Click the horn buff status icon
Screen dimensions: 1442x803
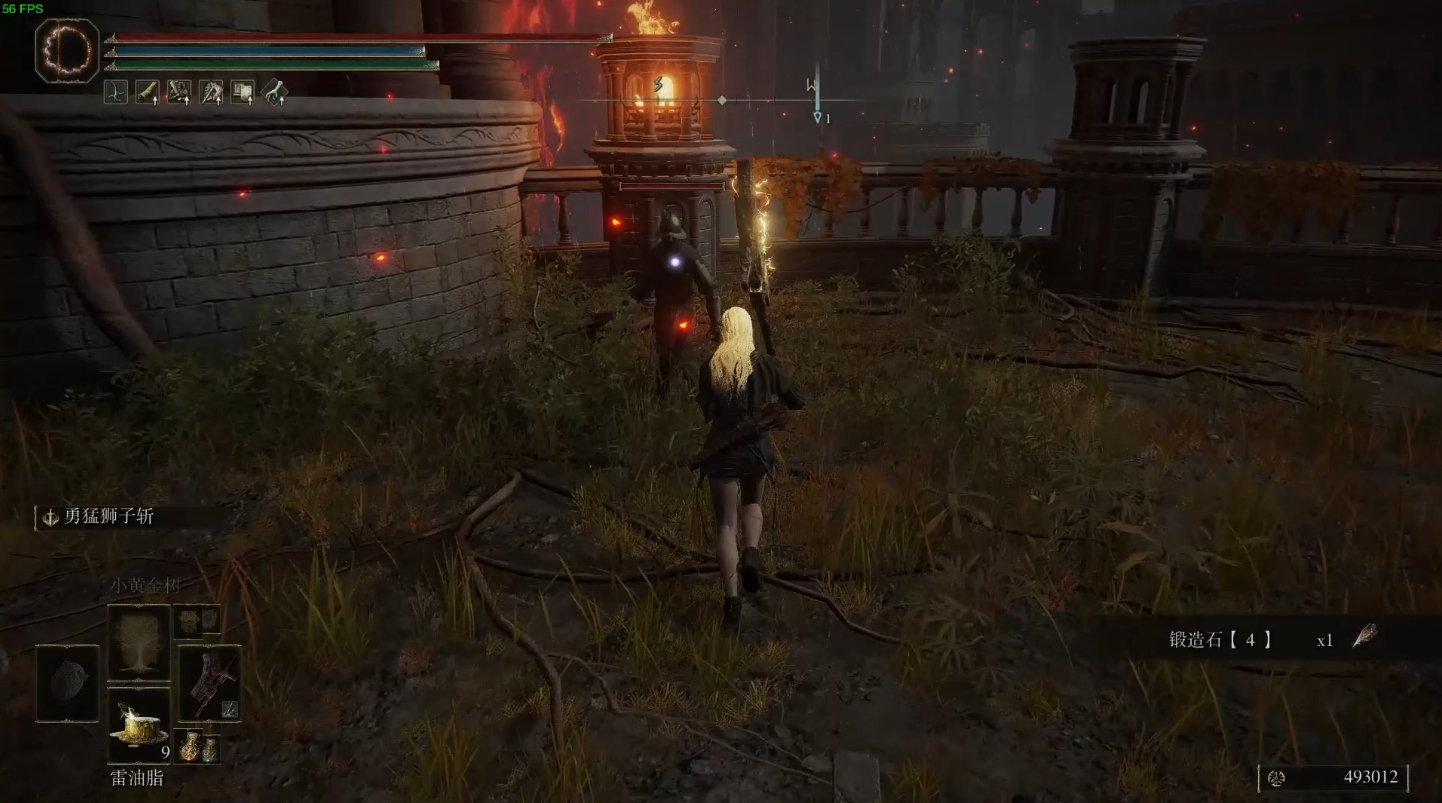pos(147,92)
